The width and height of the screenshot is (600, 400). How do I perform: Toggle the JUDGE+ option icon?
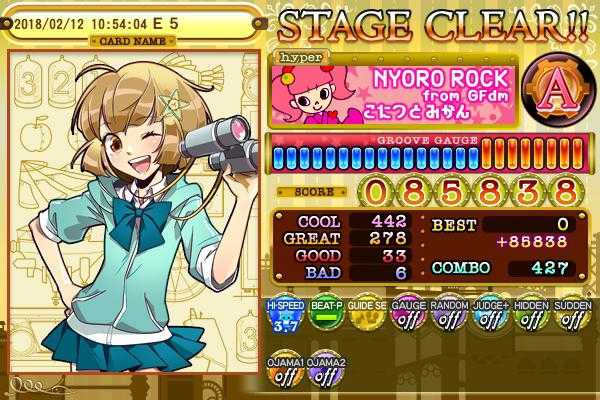coord(489,318)
